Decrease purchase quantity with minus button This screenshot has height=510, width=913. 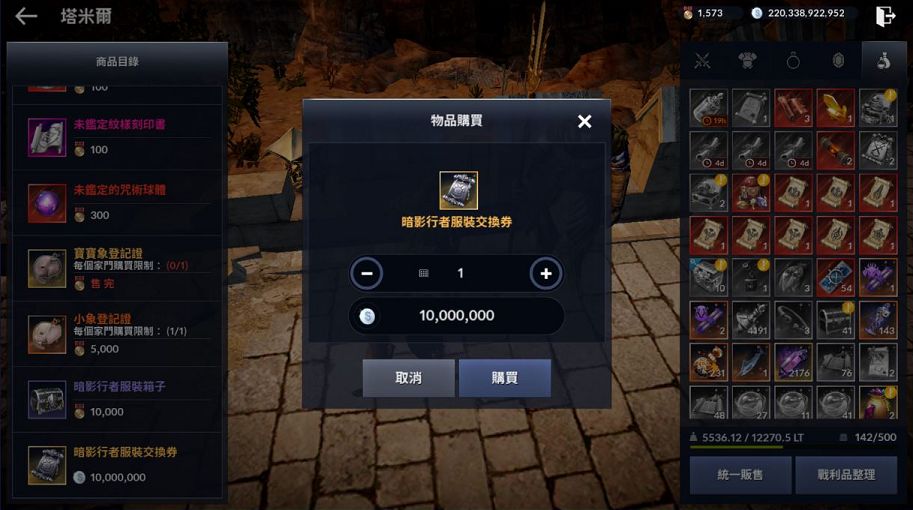pos(367,273)
